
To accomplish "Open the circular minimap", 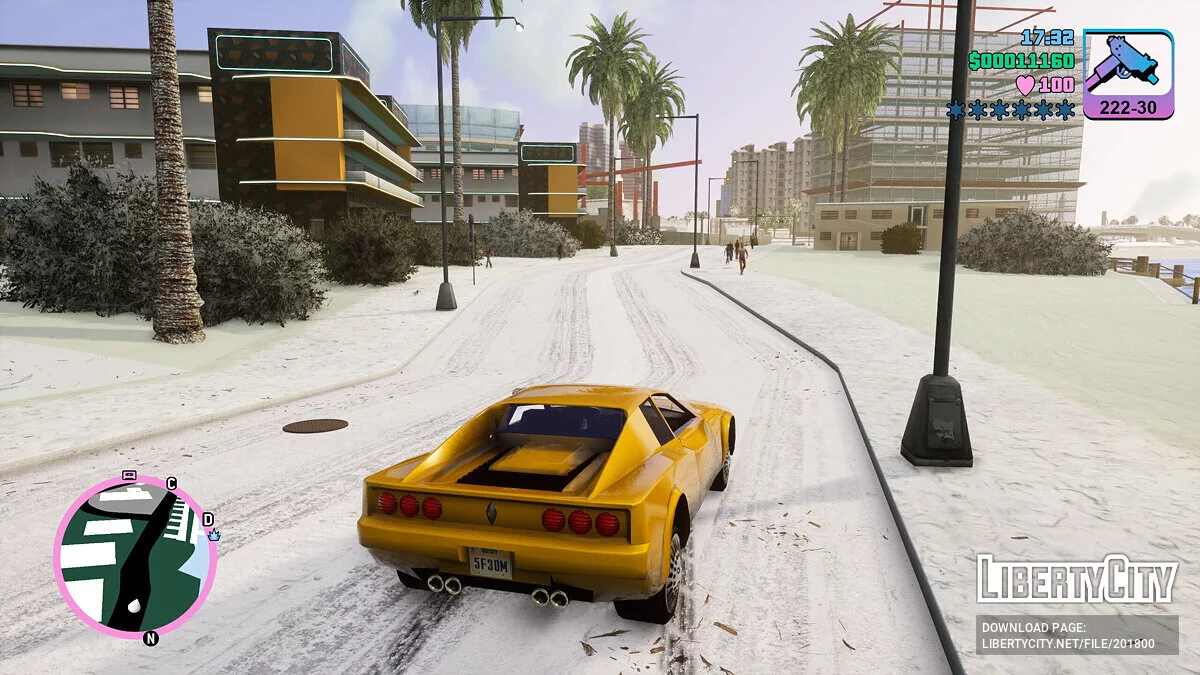I will pyautogui.click(x=134, y=556).
